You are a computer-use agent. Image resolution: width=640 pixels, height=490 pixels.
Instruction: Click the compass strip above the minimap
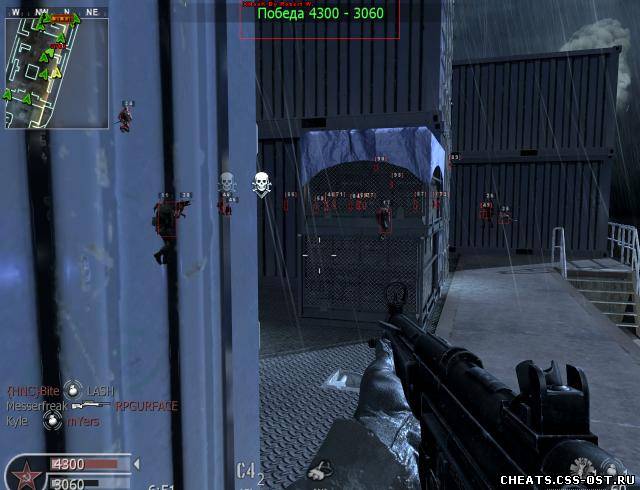pyautogui.click(x=56, y=13)
